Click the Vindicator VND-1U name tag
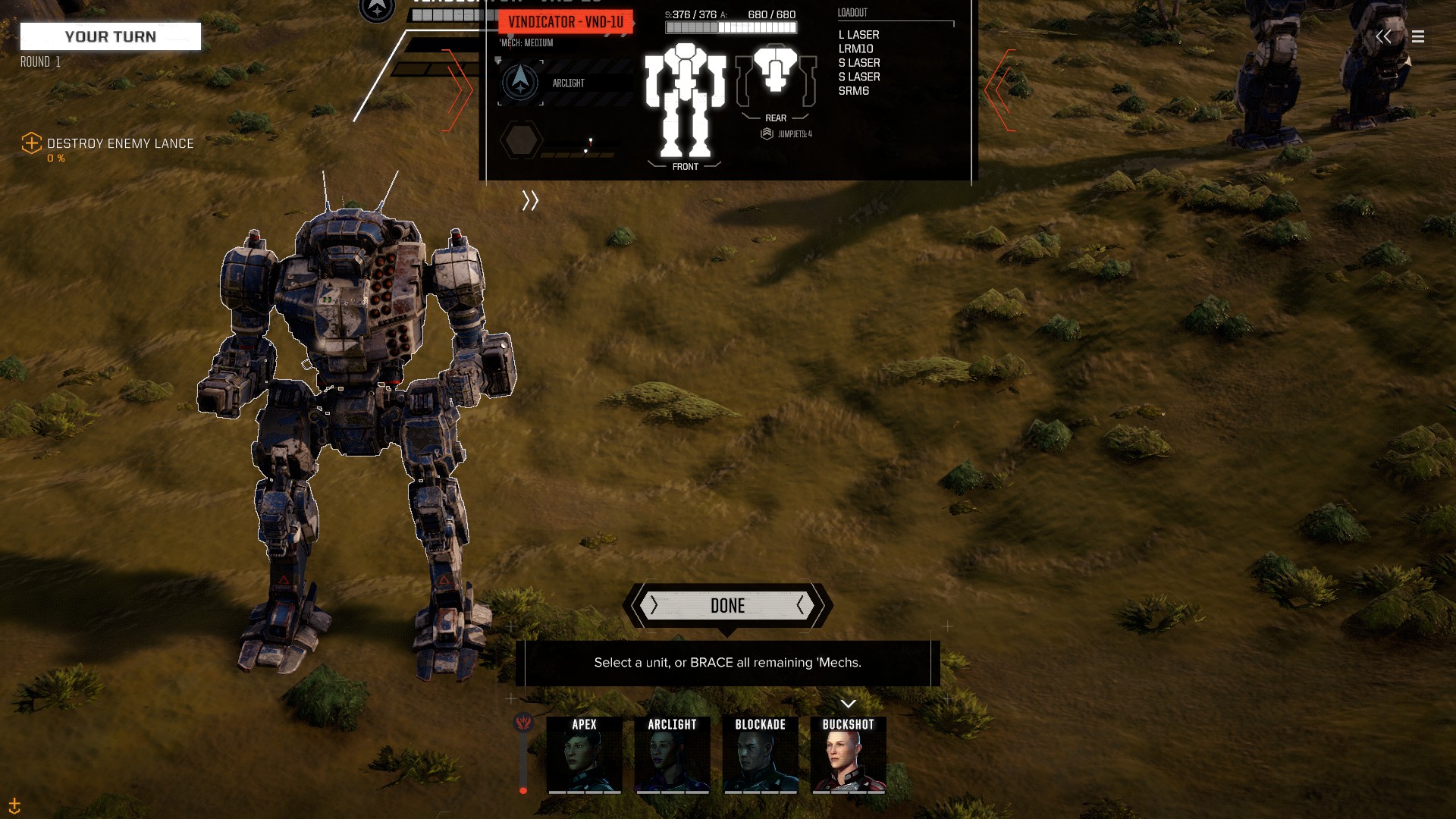This screenshot has height=819, width=1456. 565,22
